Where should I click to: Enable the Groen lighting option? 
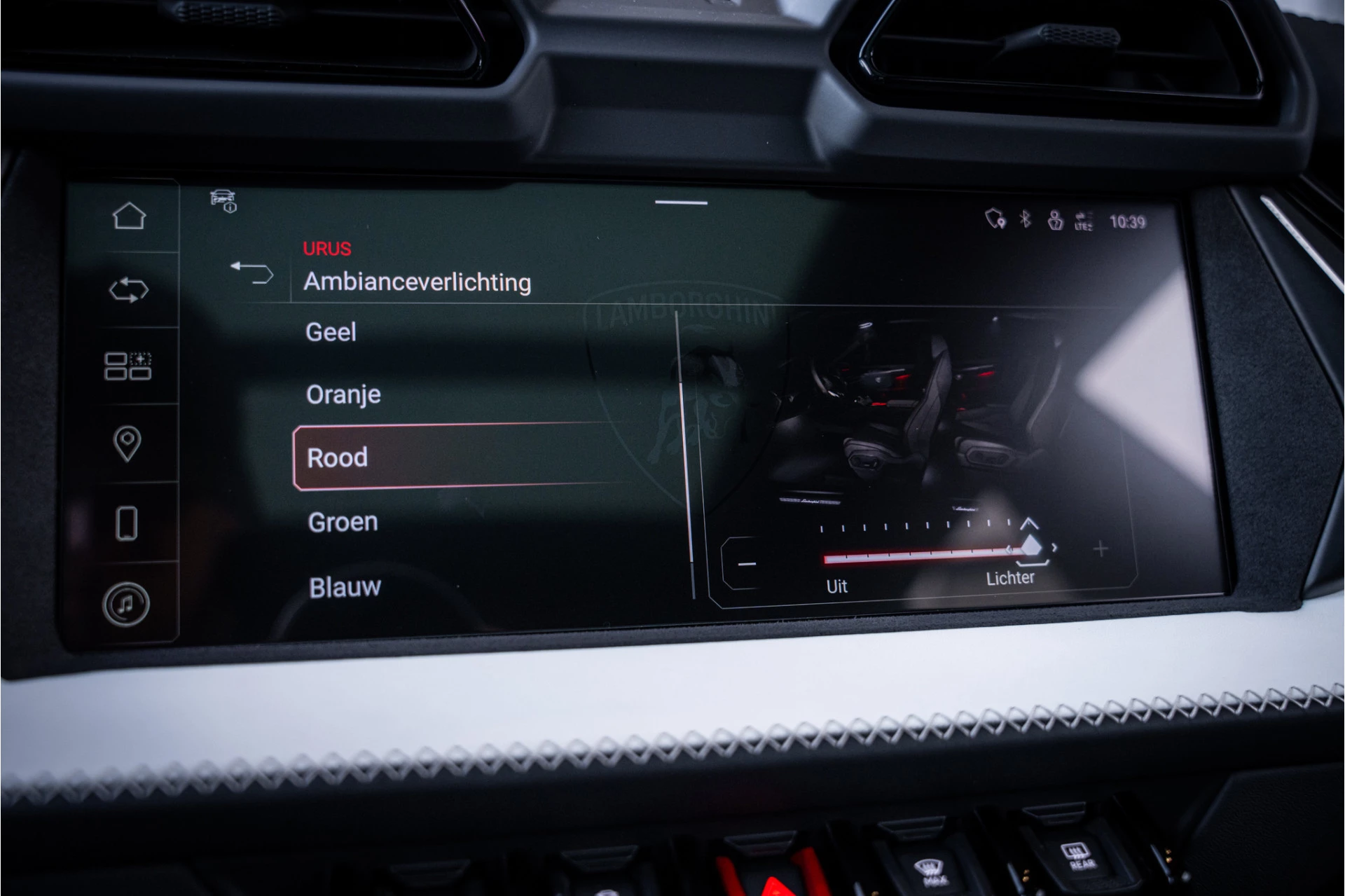342,521
